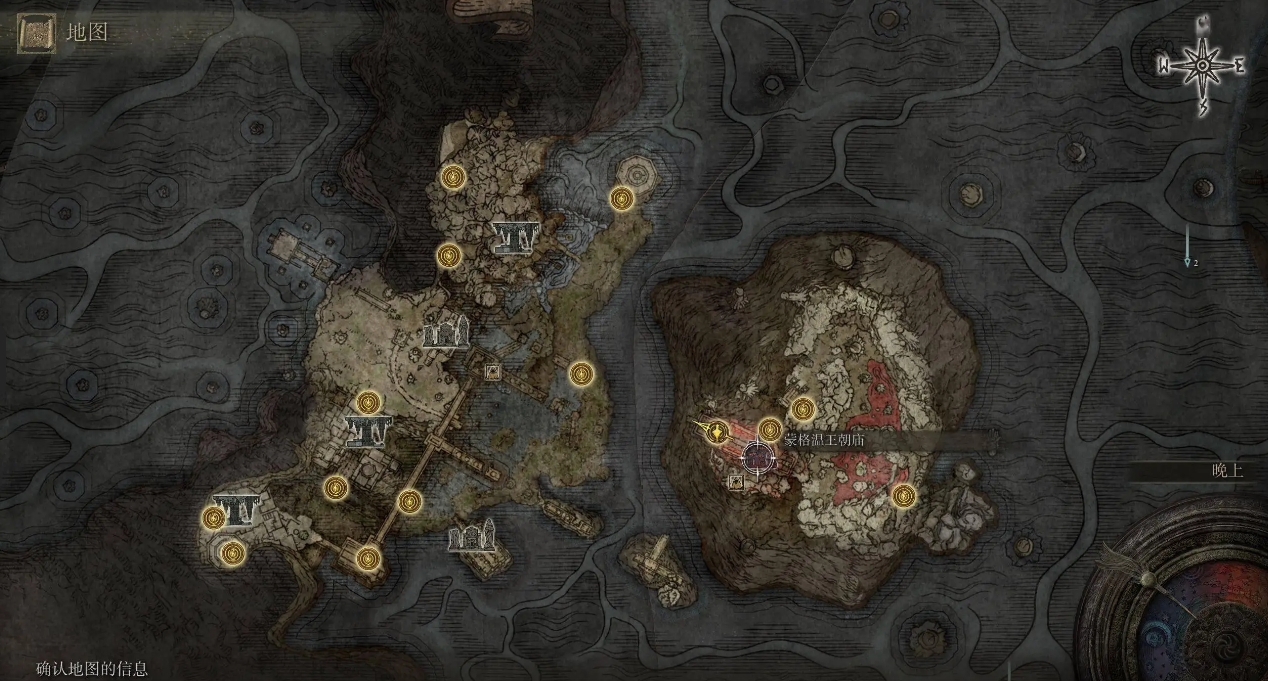
Task: Select the site of grace beside the circular stone platform
Action: point(622,199)
